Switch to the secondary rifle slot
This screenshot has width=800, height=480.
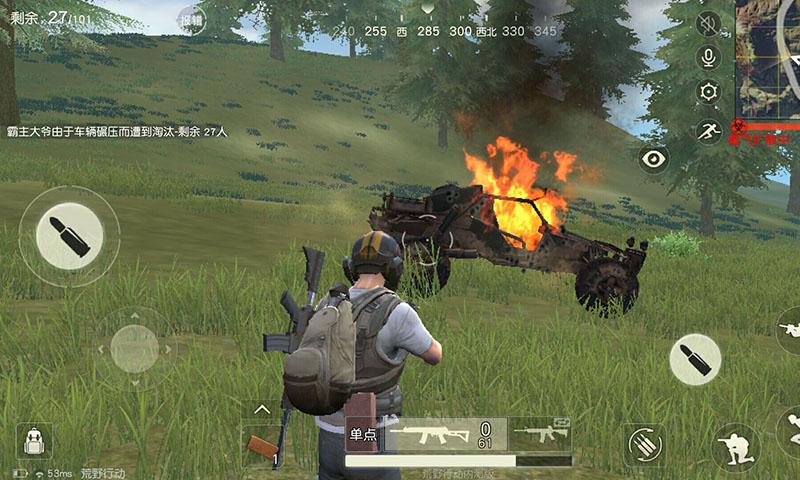click(x=541, y=435)
